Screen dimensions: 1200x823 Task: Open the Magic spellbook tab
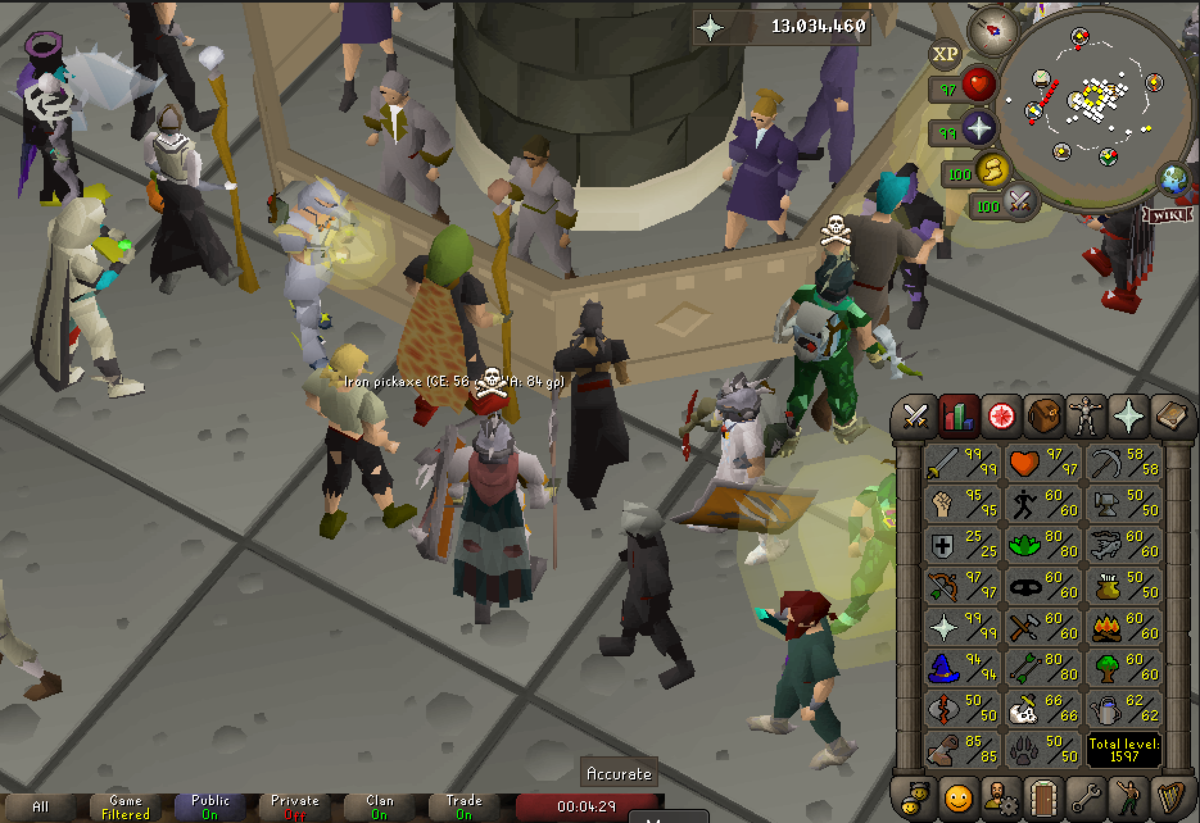click(1171, 416)
